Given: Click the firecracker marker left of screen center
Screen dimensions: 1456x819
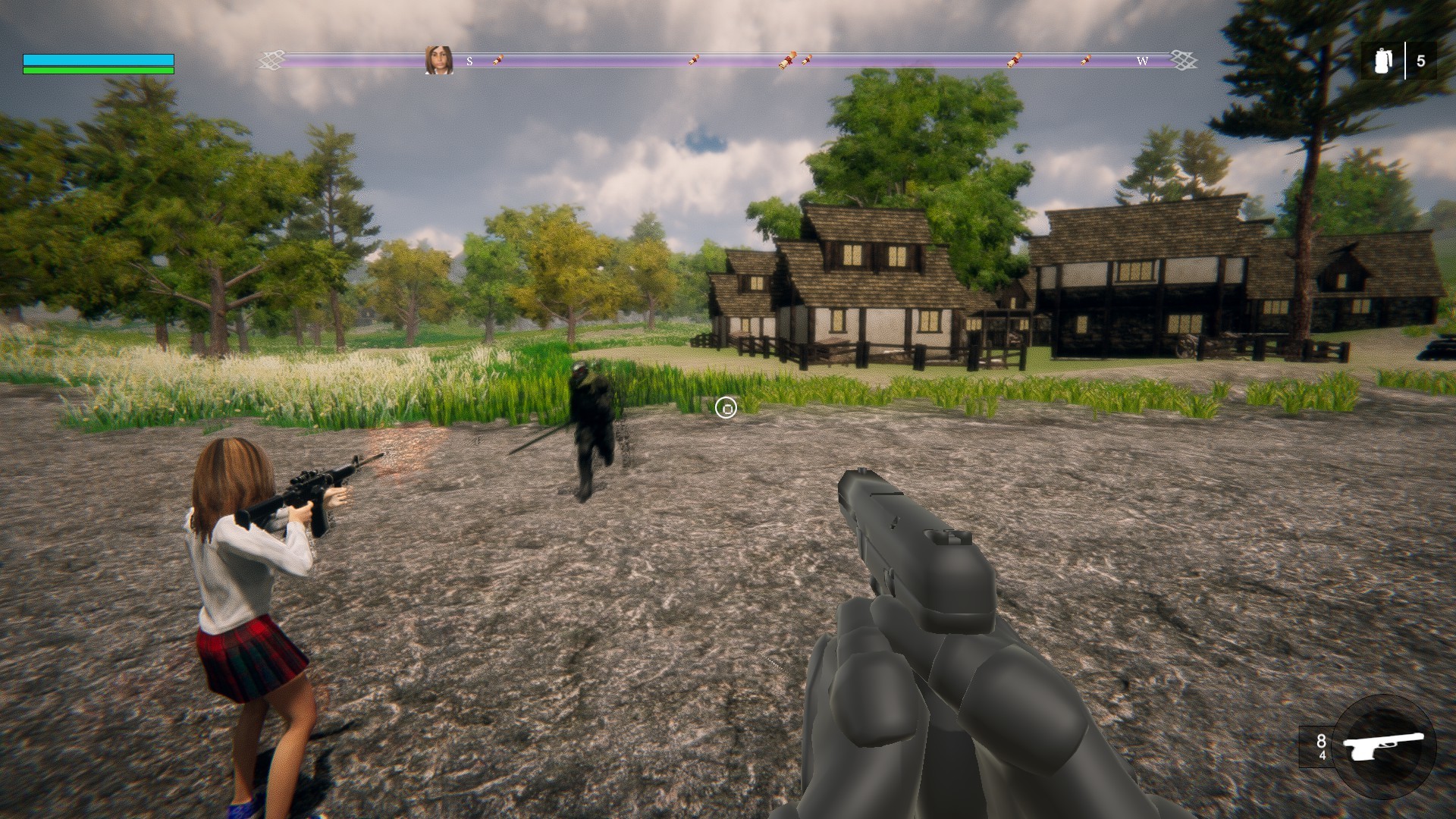Looking at the screenshot, I should [x=693, y=59].
